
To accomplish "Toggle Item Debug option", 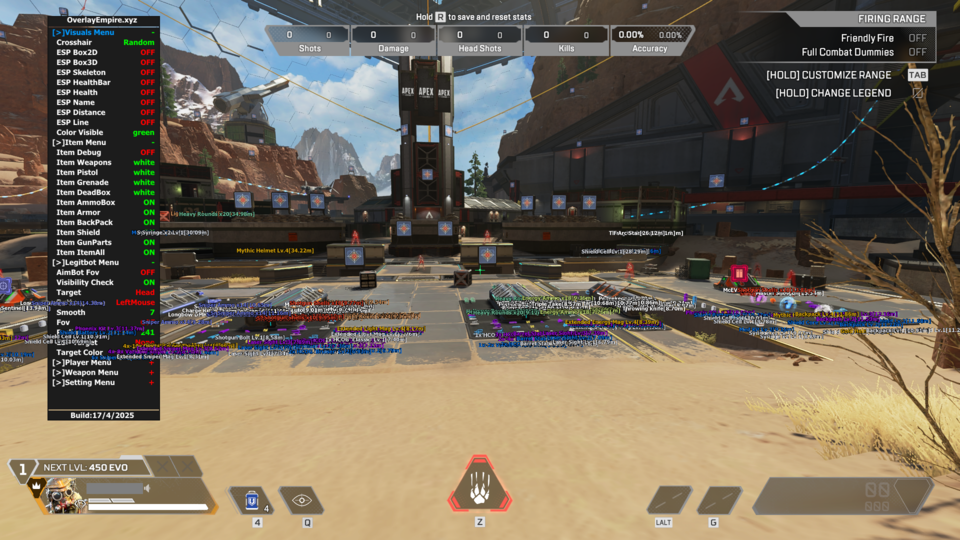I will [147, 153].
